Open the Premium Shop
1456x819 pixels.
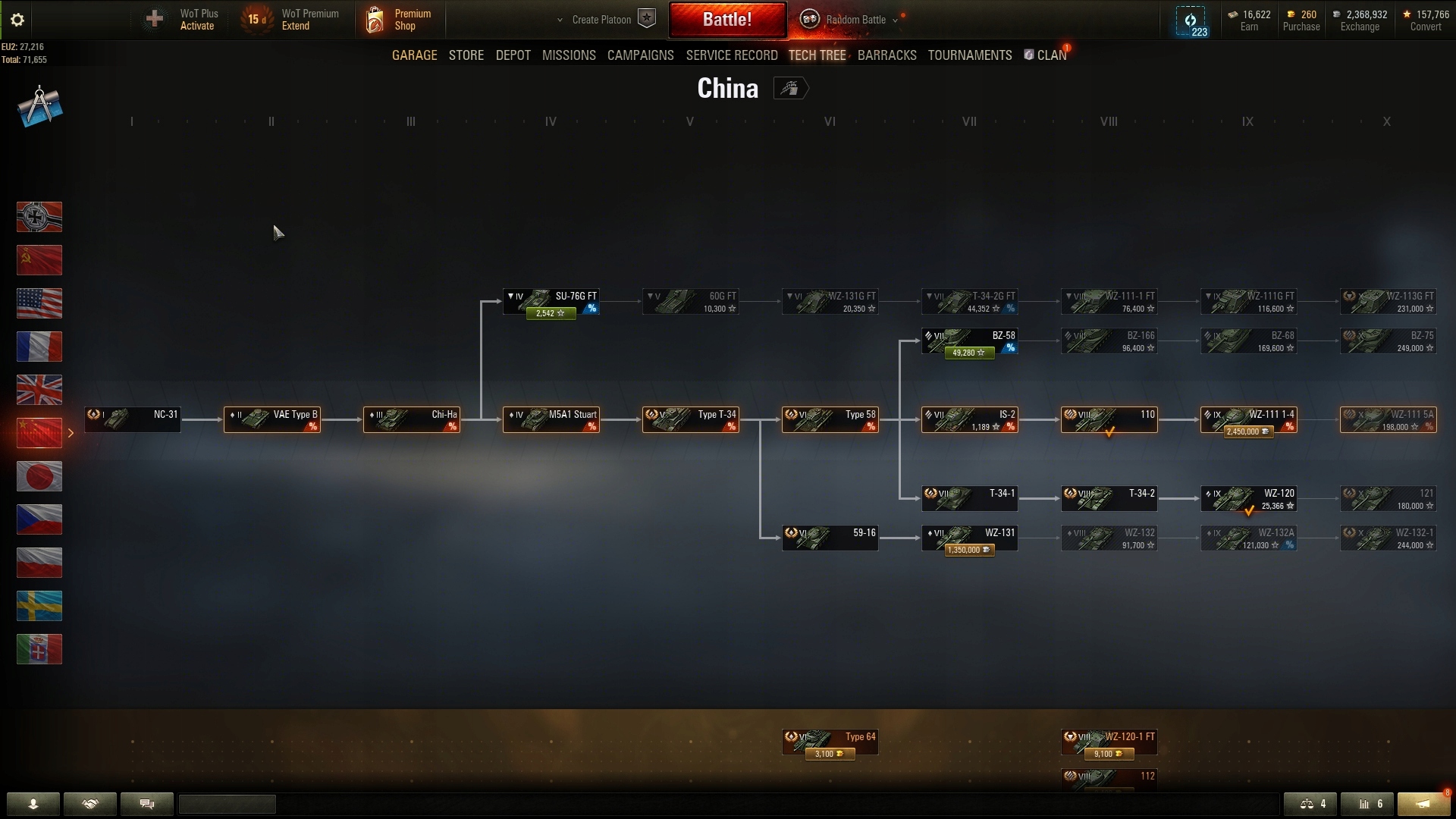pos(399,20)
